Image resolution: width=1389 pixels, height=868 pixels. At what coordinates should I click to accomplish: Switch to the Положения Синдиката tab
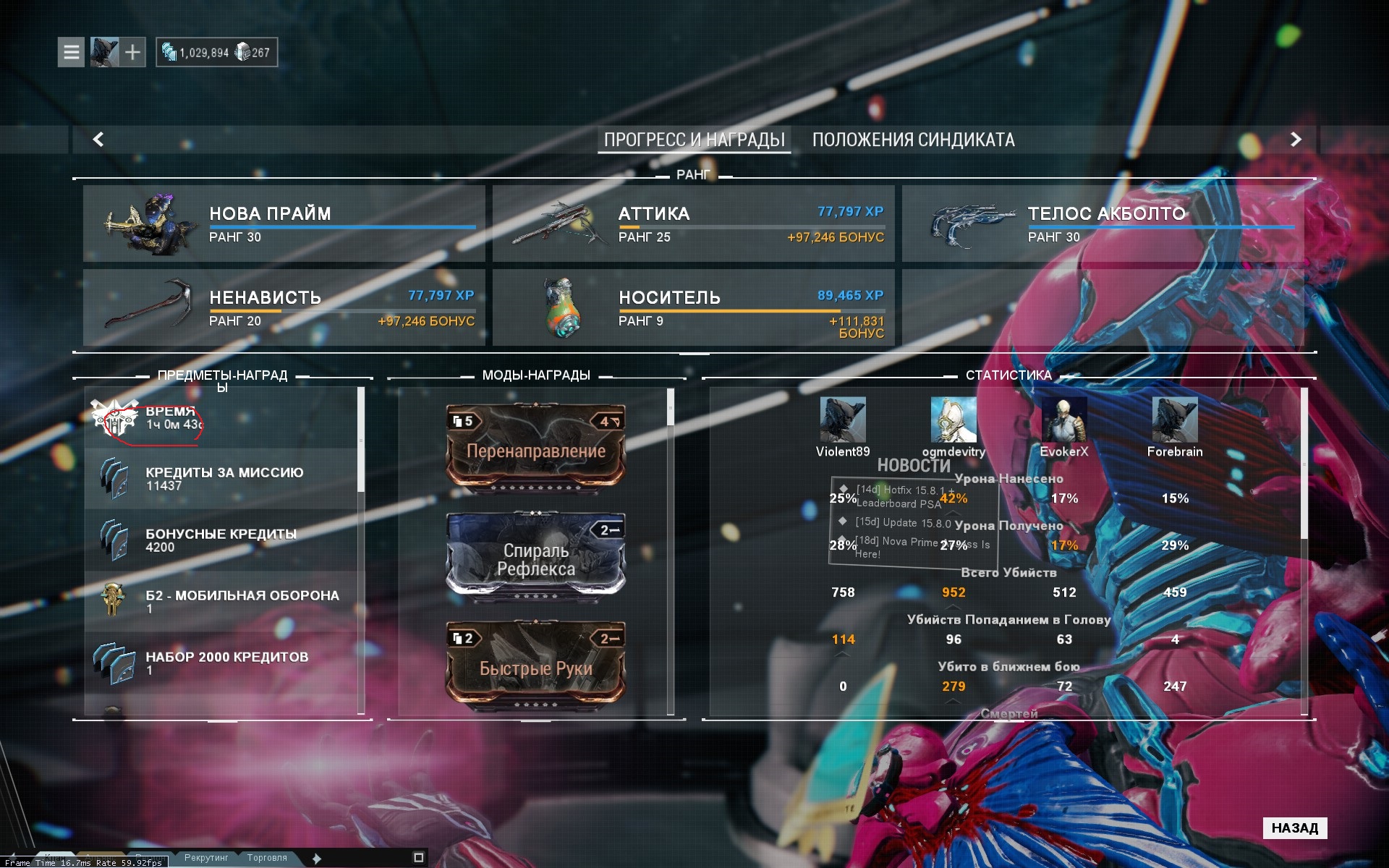pyautogui.click(x=913, y=140)
